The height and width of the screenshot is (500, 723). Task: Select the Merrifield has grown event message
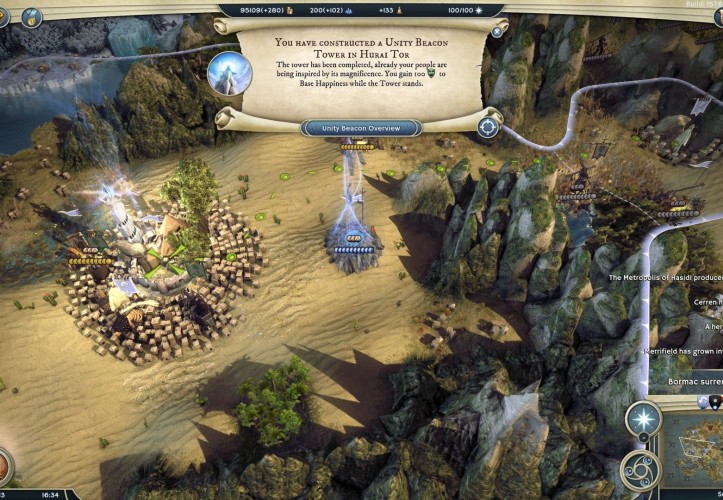click(x=684, y=353)
